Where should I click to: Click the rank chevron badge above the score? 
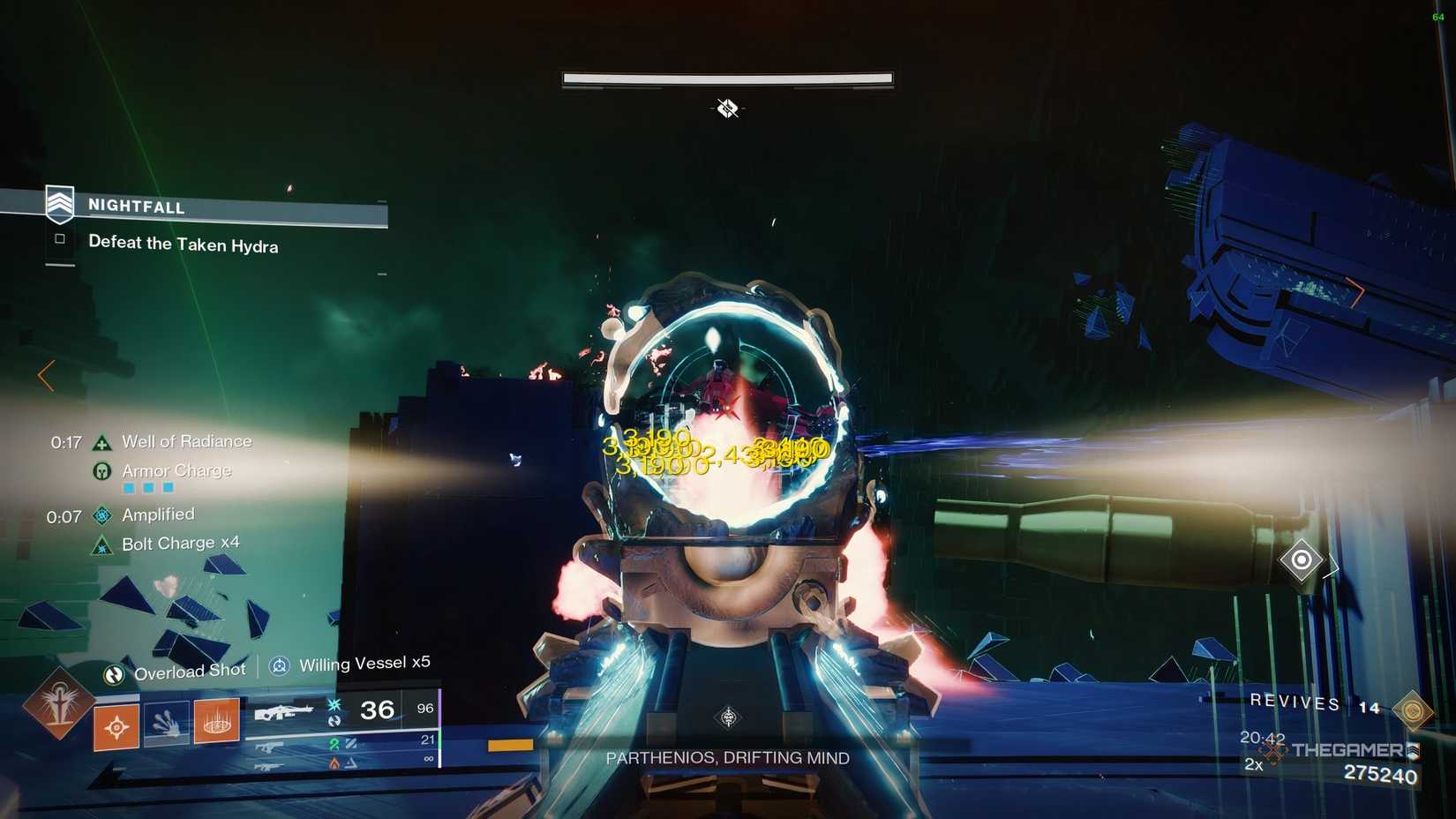click(1414, 751)
